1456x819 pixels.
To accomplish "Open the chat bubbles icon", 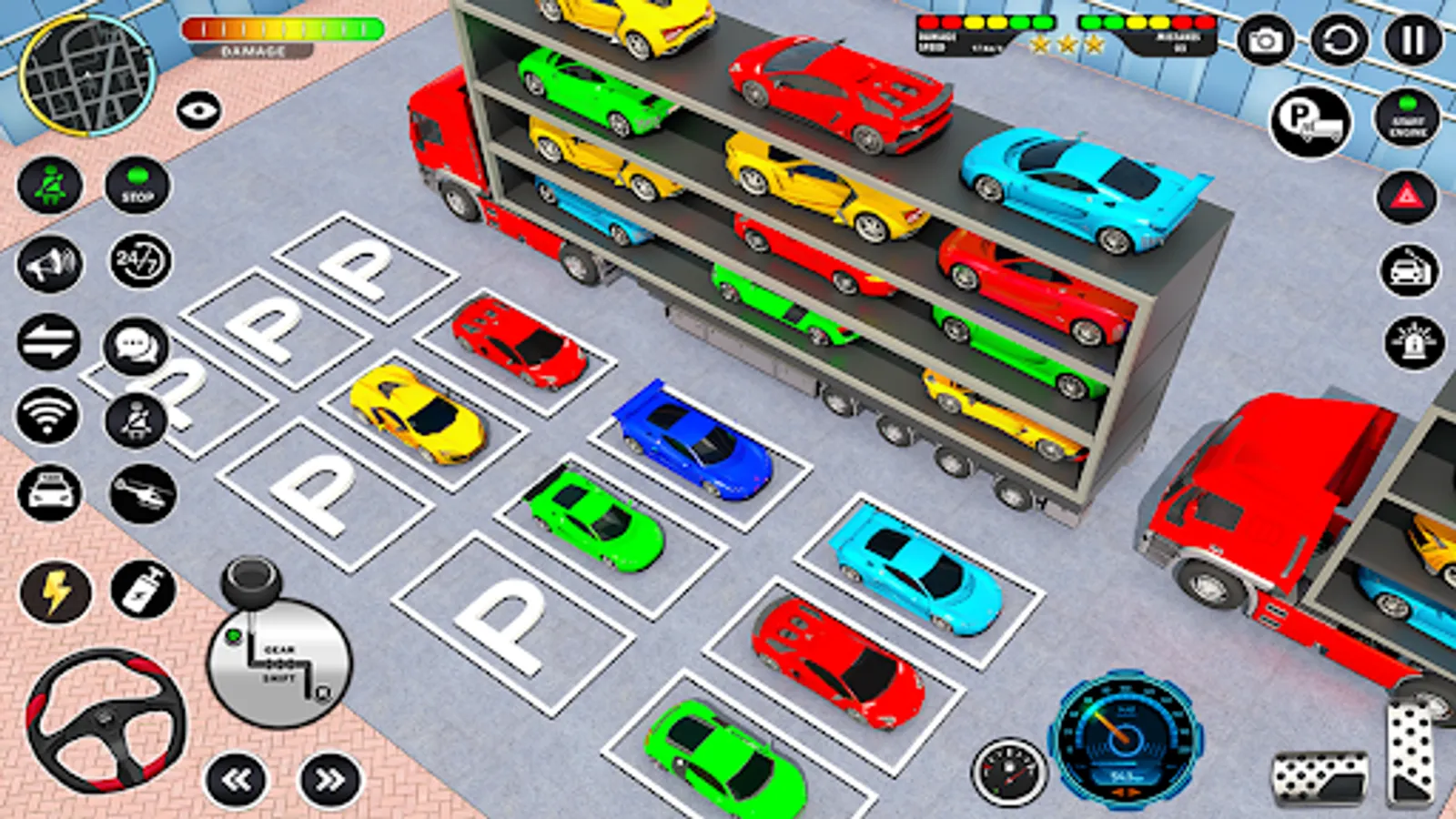I will (x=136, y=346).
